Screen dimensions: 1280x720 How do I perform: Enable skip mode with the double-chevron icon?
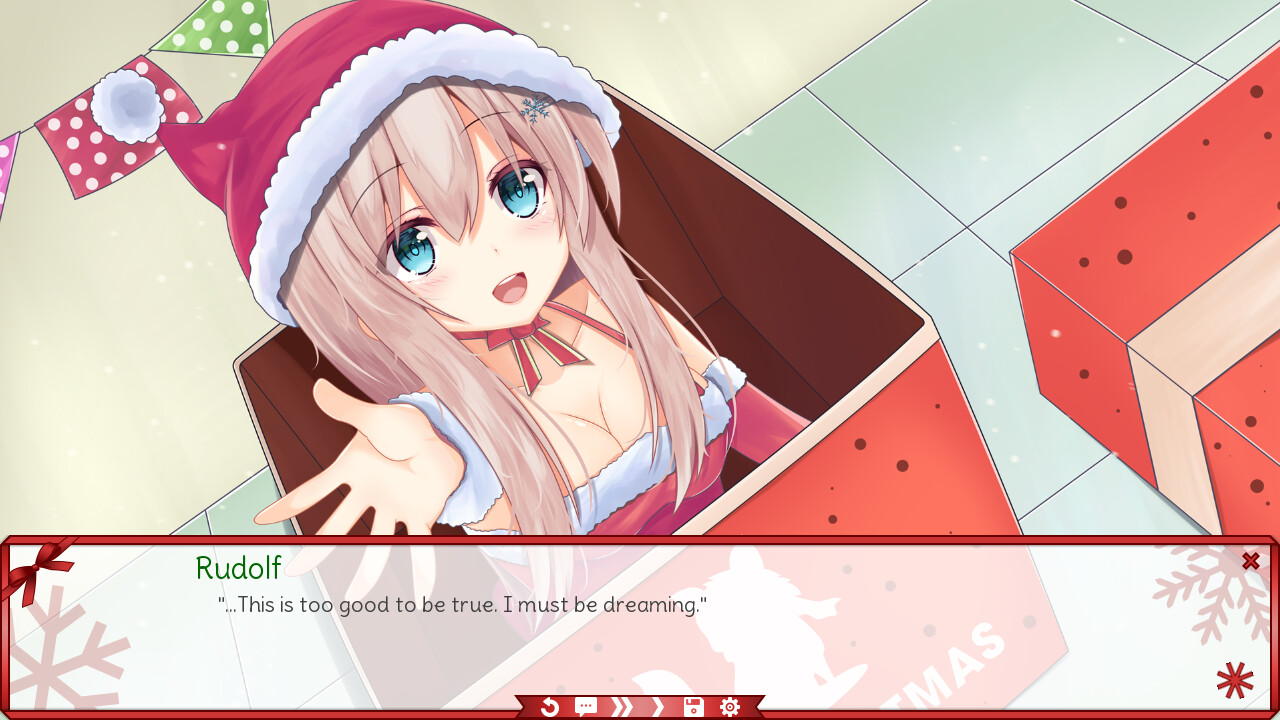point(621,706)
